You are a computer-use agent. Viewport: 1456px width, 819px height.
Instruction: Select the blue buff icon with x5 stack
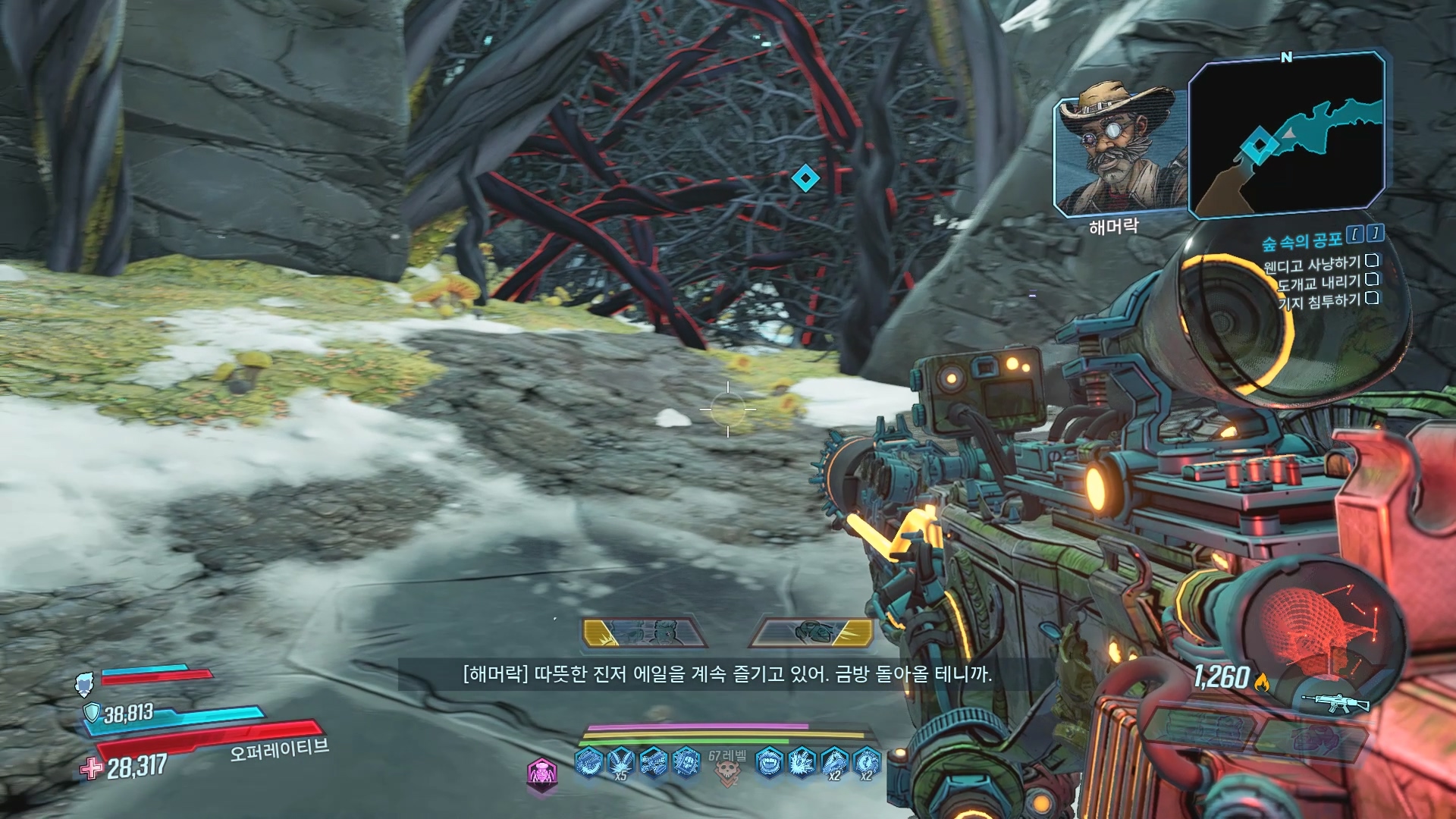pyautogui.click(x=620, y=761)
